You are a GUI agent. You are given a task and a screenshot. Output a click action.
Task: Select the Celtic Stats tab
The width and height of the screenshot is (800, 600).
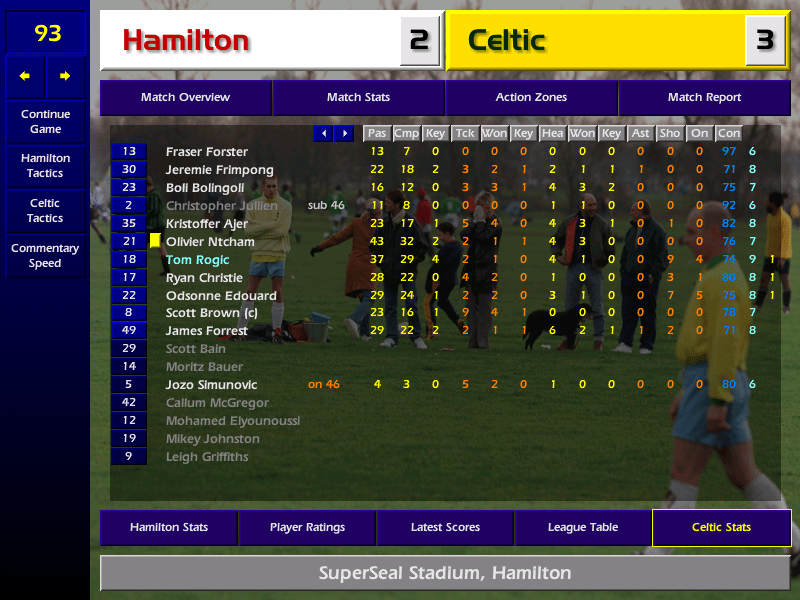[721, 528]
